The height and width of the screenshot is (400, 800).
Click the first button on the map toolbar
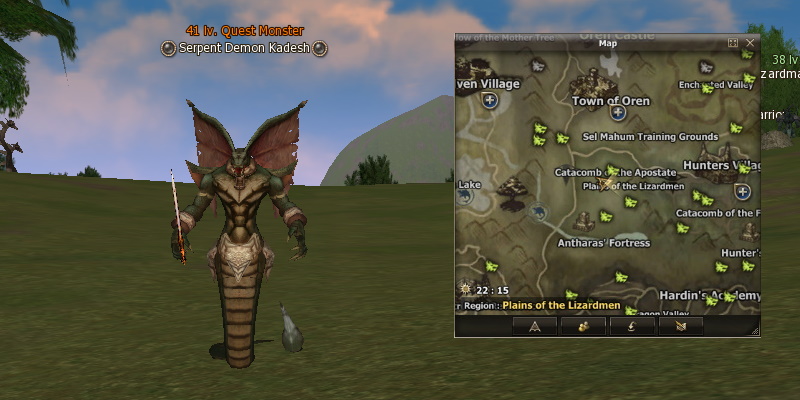click(x=534, y=325)
